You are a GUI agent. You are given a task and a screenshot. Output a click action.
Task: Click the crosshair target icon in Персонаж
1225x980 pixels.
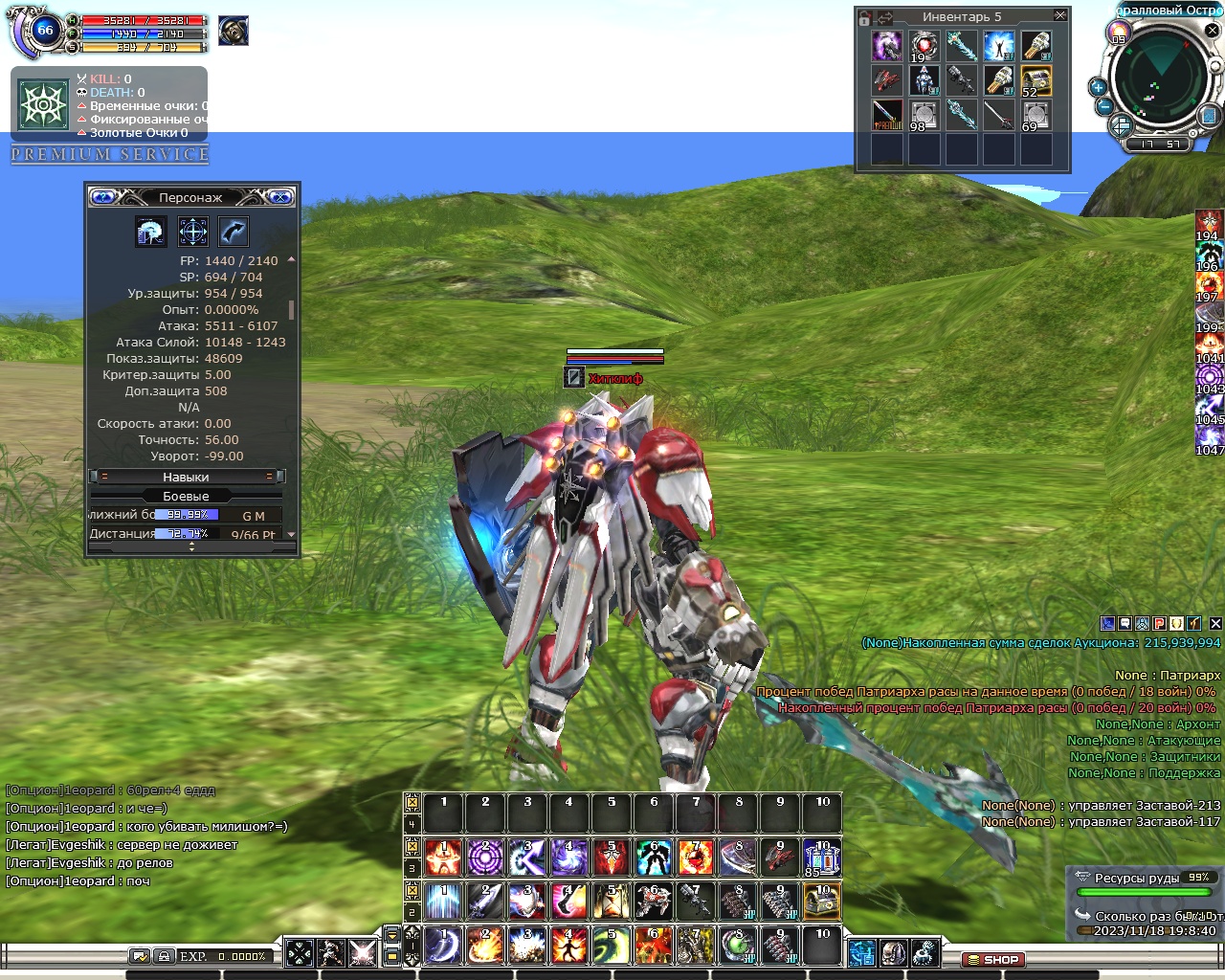click(192, 232)
